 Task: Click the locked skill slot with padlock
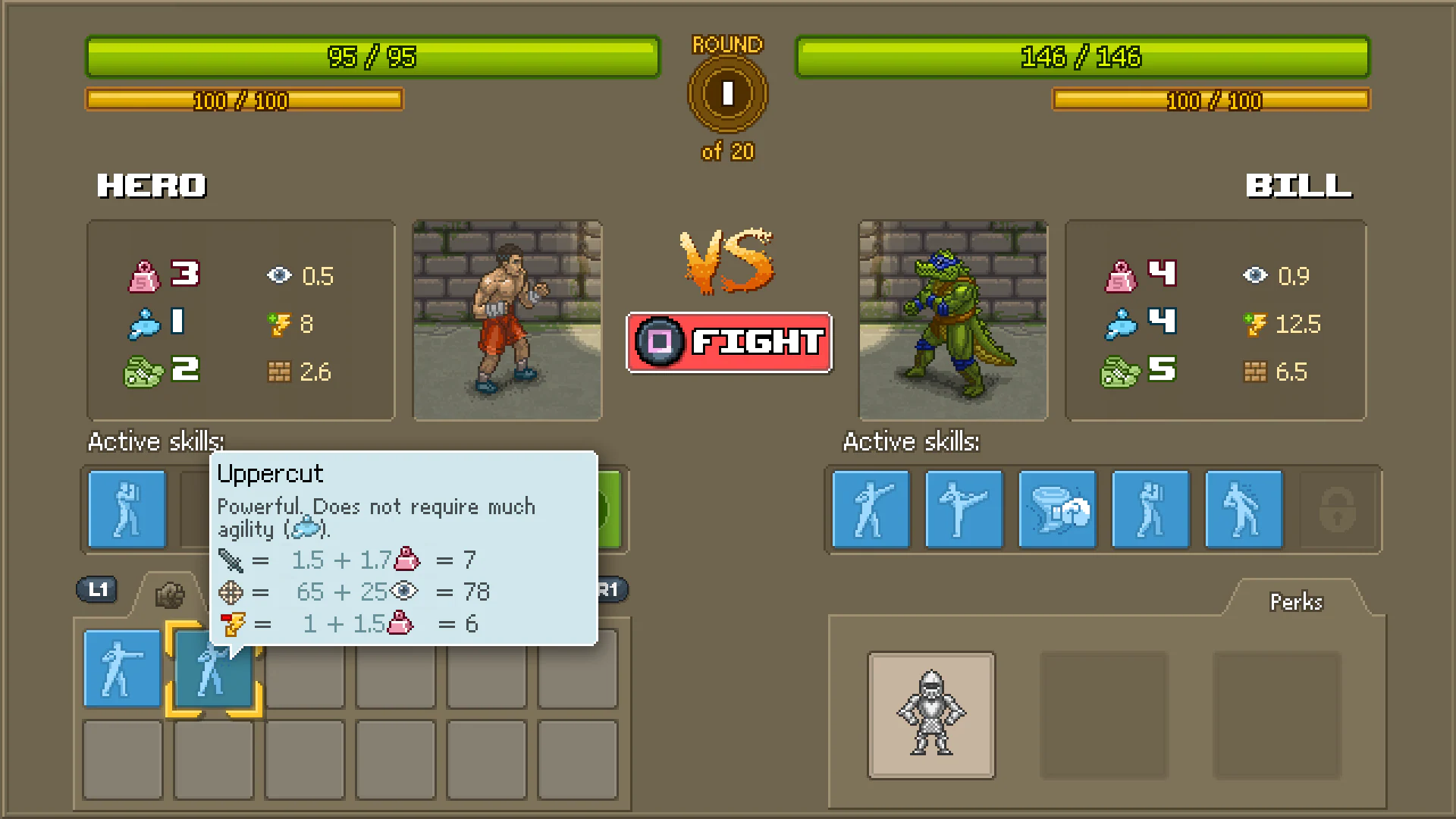click(x=1337, y=509)
